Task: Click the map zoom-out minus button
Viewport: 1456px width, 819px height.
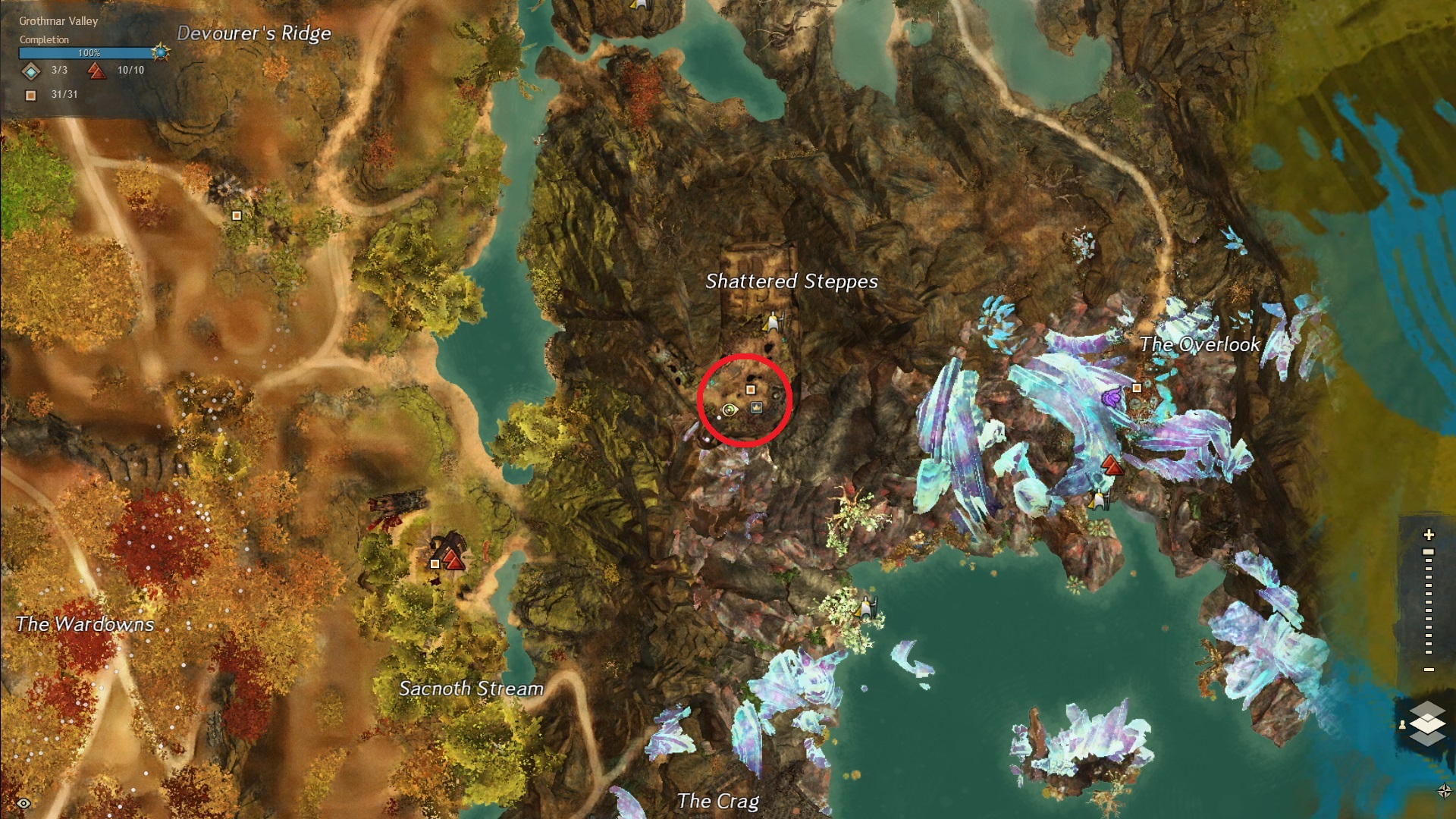Action: pyautogui.click(x=1429, y=670)
